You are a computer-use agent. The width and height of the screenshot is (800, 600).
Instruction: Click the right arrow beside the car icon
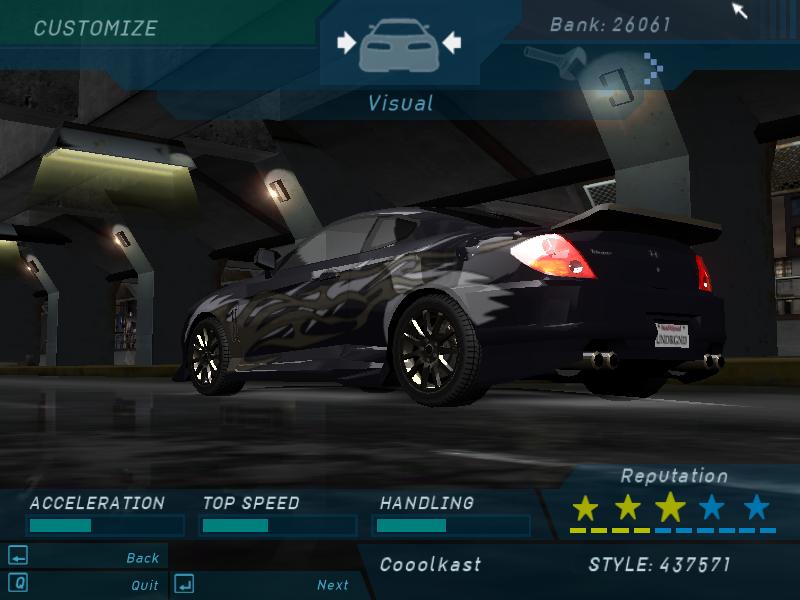click(x=451, y=42)
